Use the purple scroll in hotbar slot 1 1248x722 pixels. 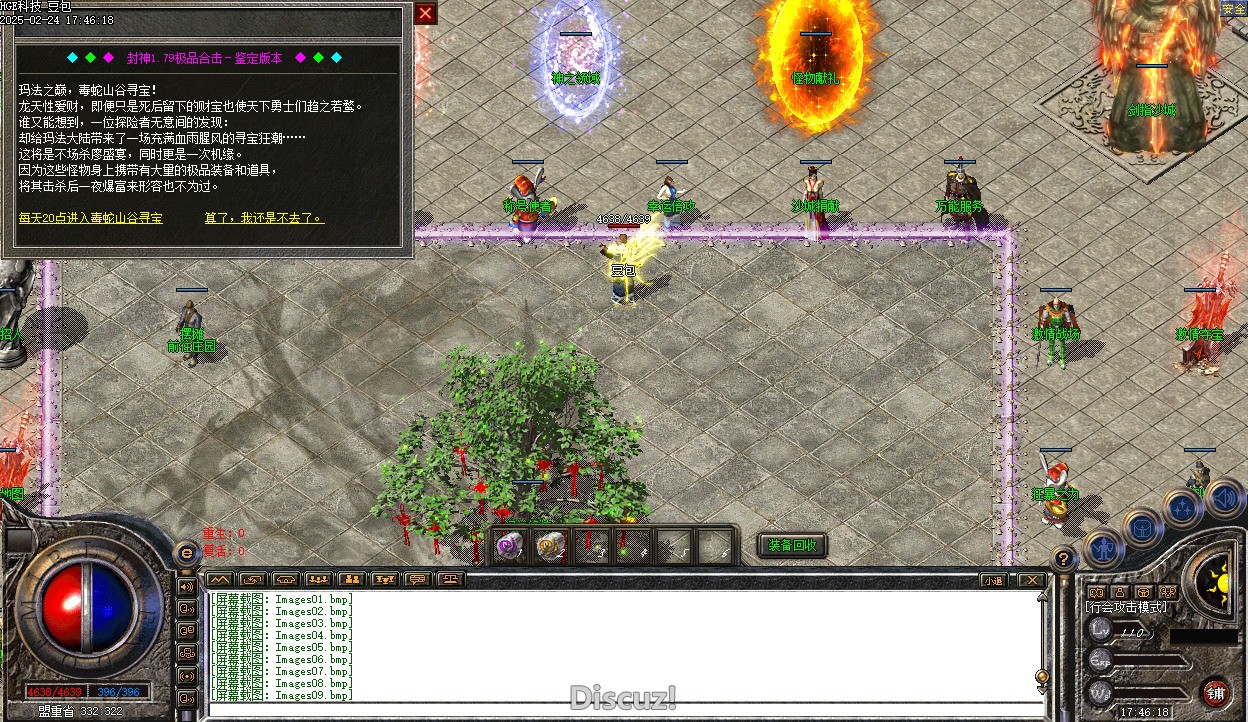tap(510, 547)
